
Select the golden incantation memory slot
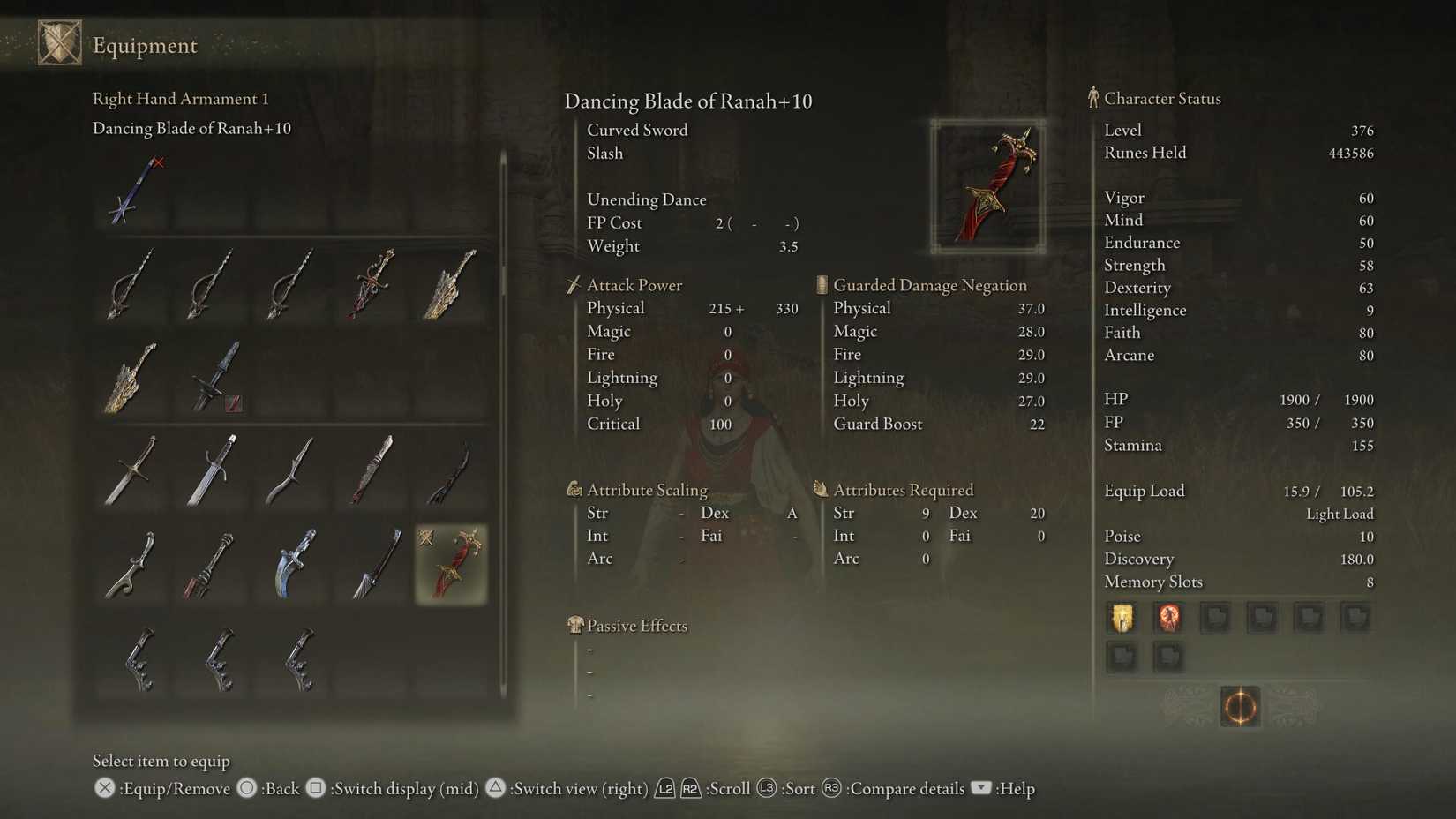tap(1122, 617)
